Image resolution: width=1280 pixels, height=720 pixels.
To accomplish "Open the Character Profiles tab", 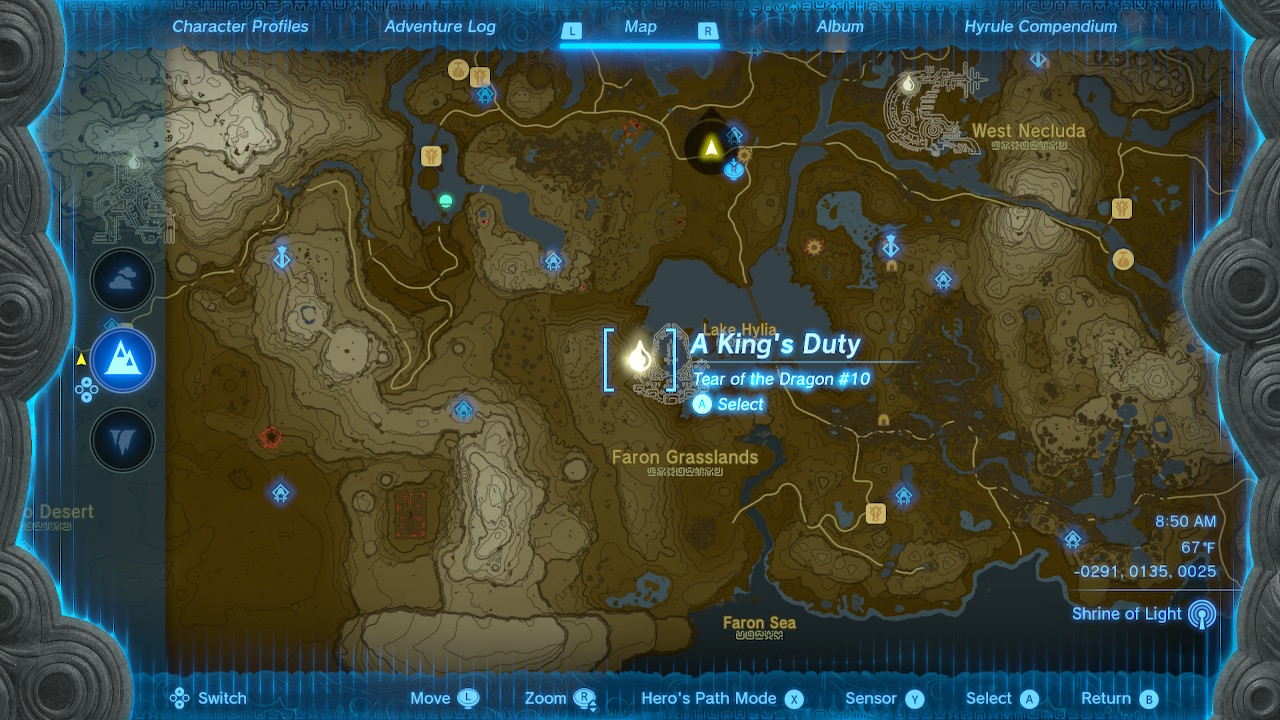I will click(x=240, y=27).
